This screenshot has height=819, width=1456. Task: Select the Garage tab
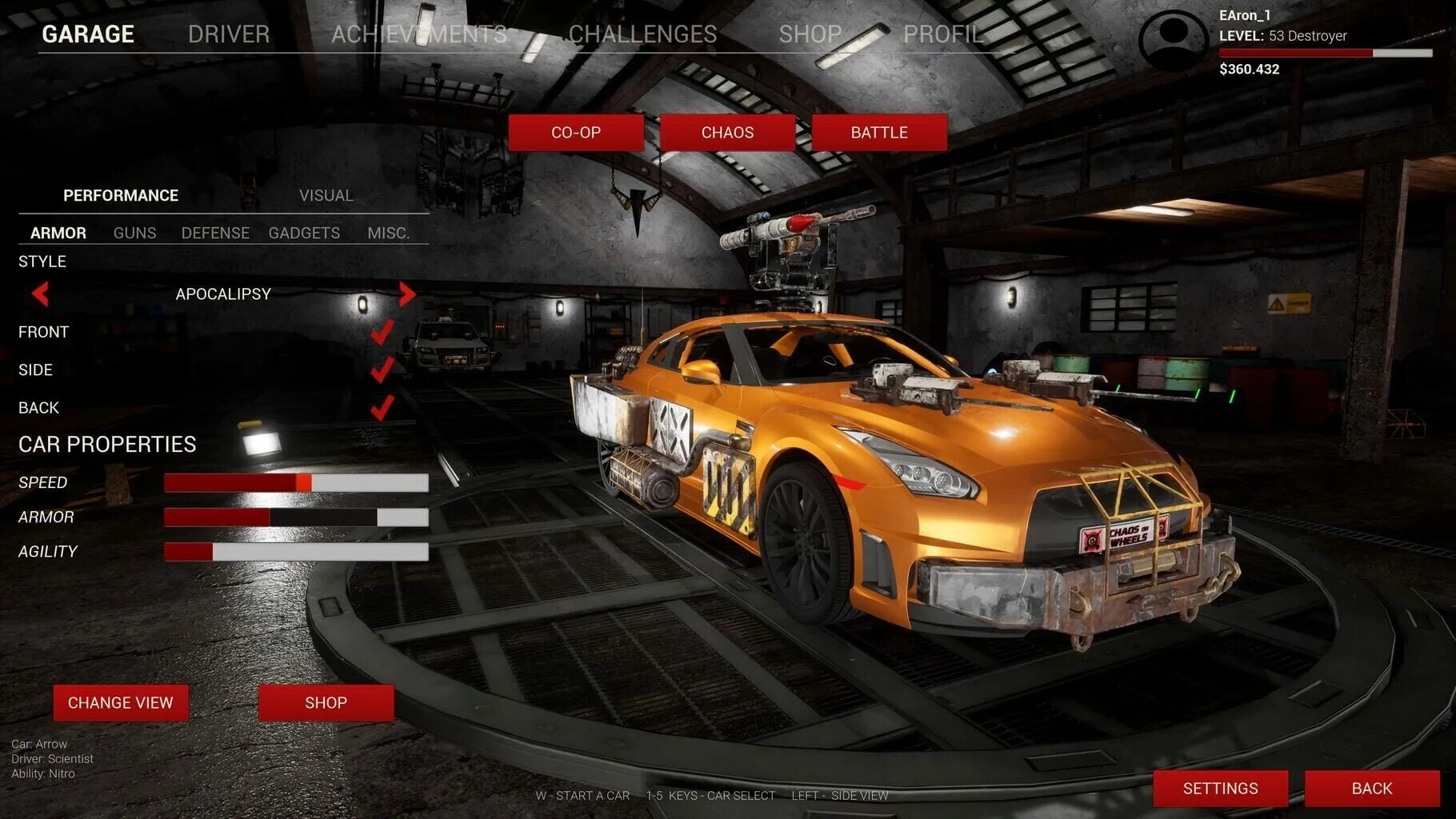(88, 34)
